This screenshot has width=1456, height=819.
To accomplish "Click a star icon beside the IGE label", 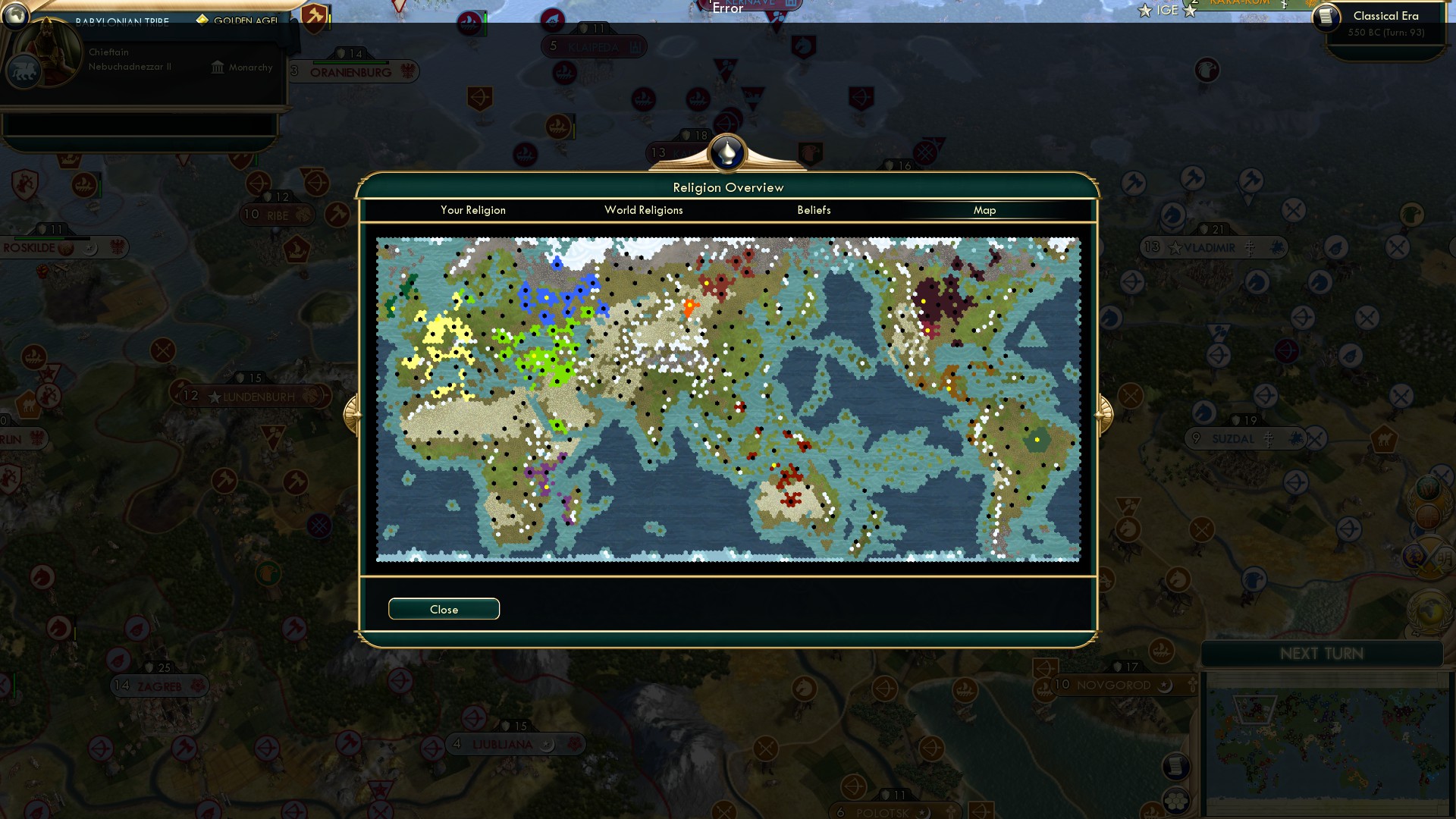I will tap(1145, 10).
